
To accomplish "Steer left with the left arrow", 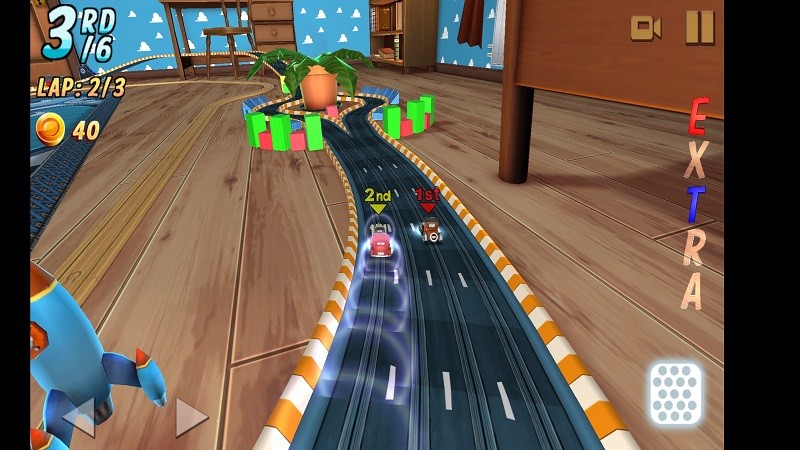I will point(79,417).
